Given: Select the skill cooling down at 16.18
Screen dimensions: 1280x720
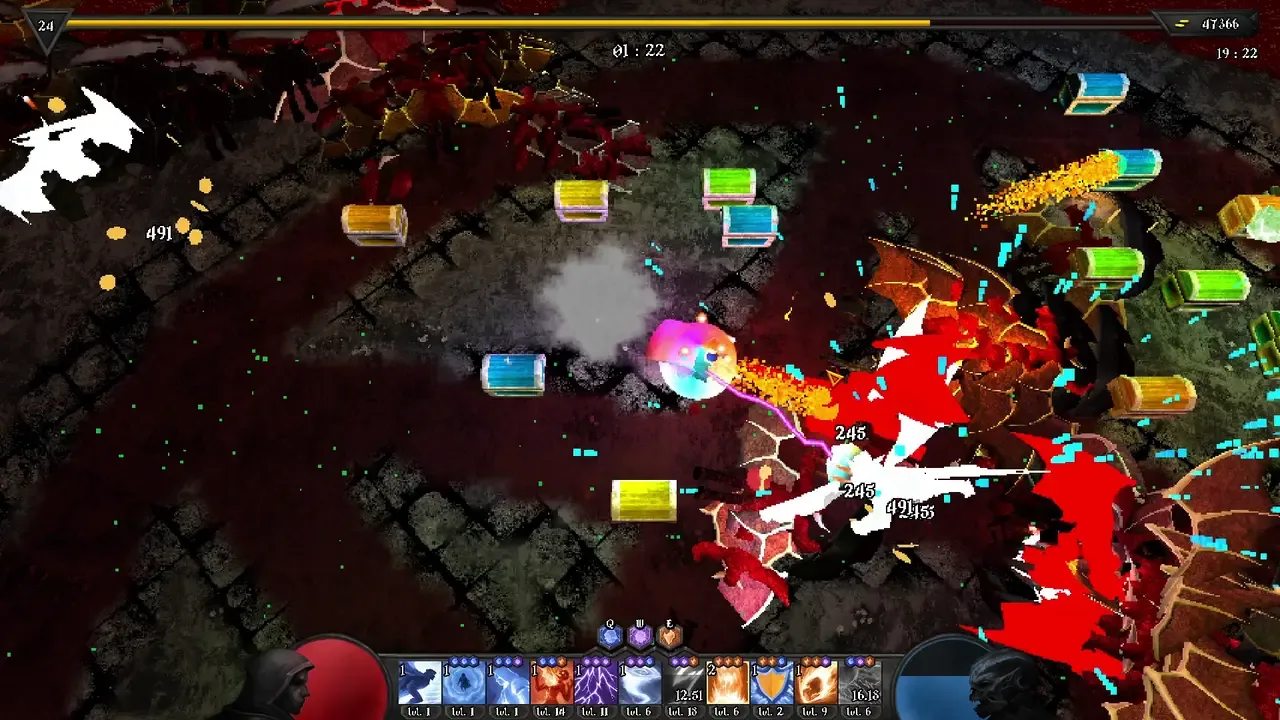Looking at the screenshot, I should click(x=861, y=684).
